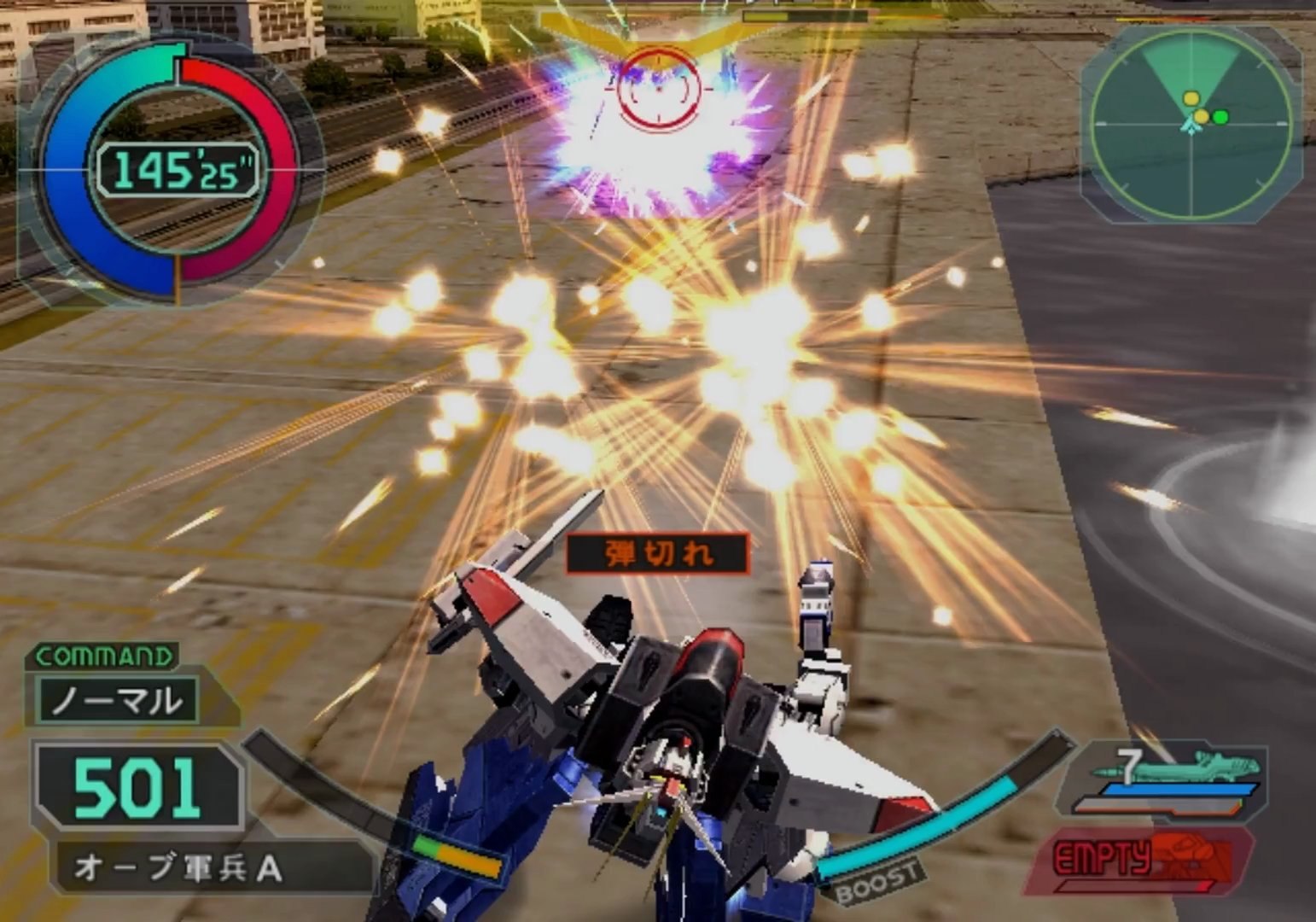Click the red EMPTY weapon icon
The height and width of the screenshot is (922, 1316).
[x=1142, y=858]
